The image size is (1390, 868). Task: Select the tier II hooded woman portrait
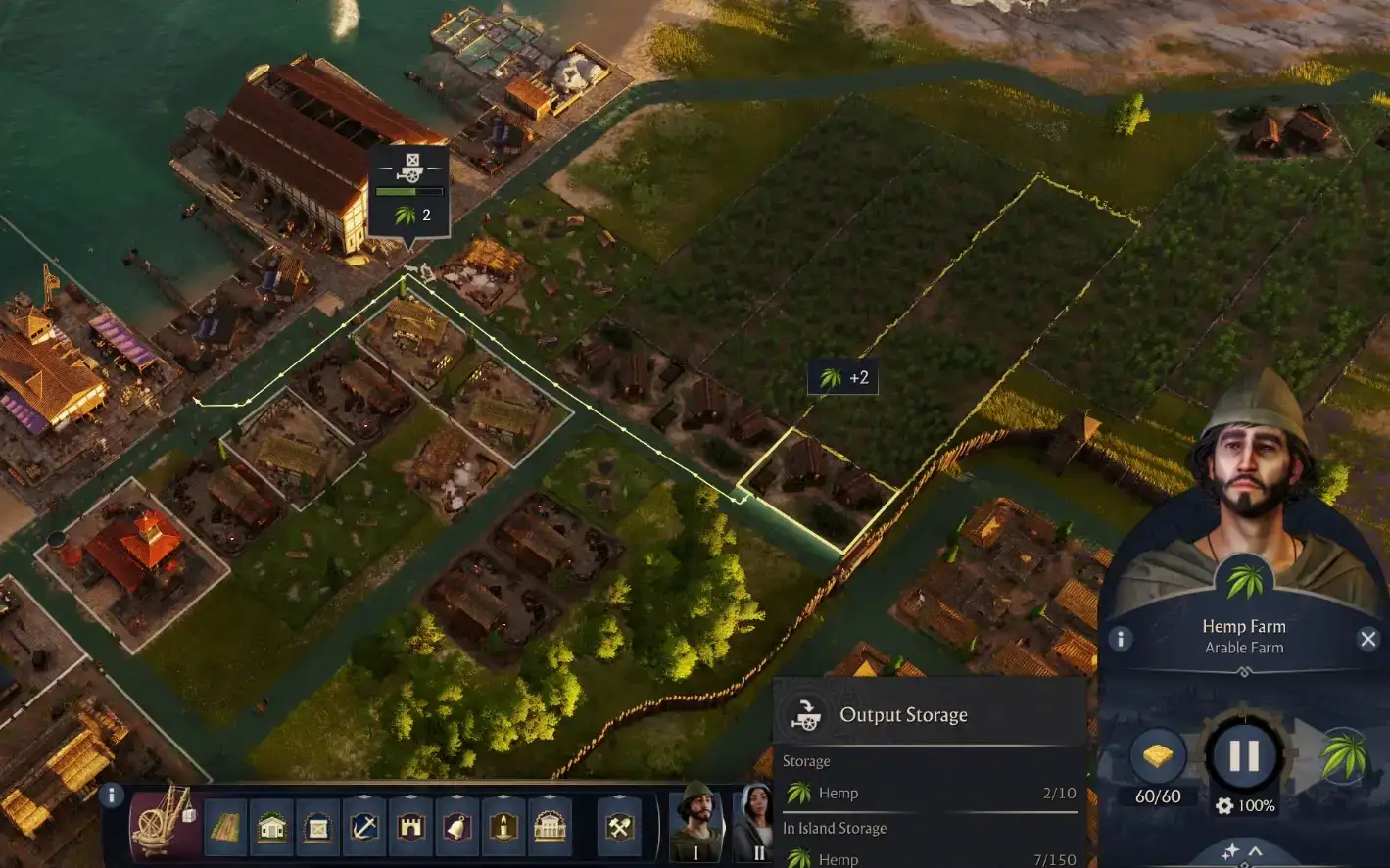coord(756,825)
